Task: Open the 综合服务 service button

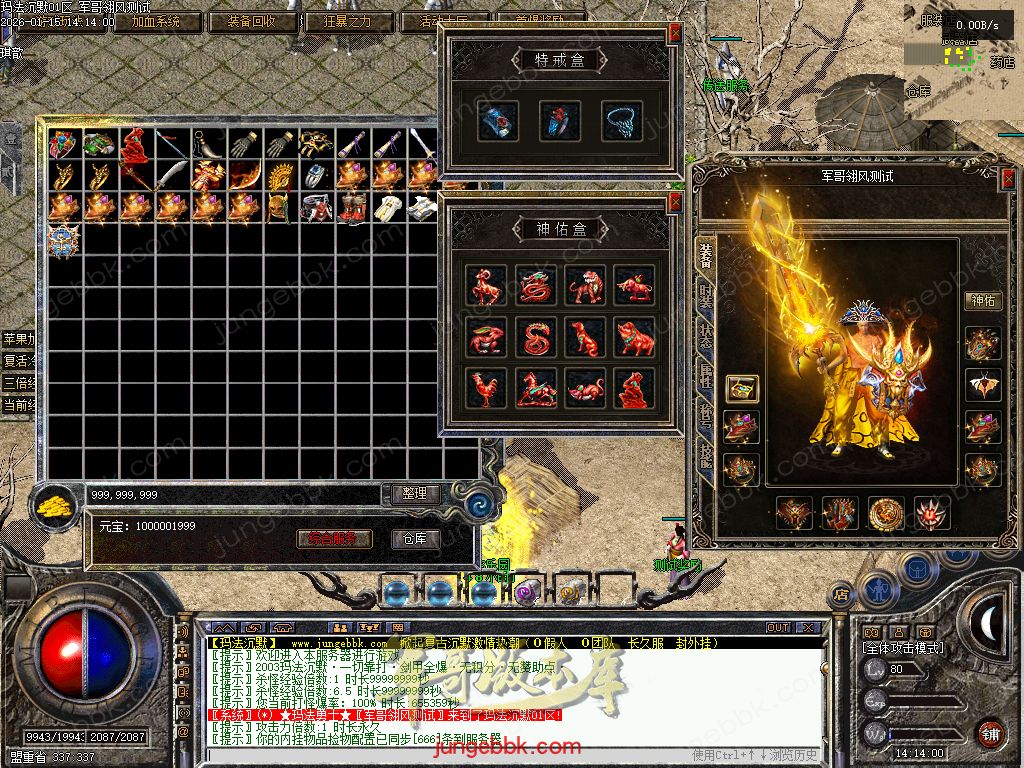Action: (x=334, y=539)
